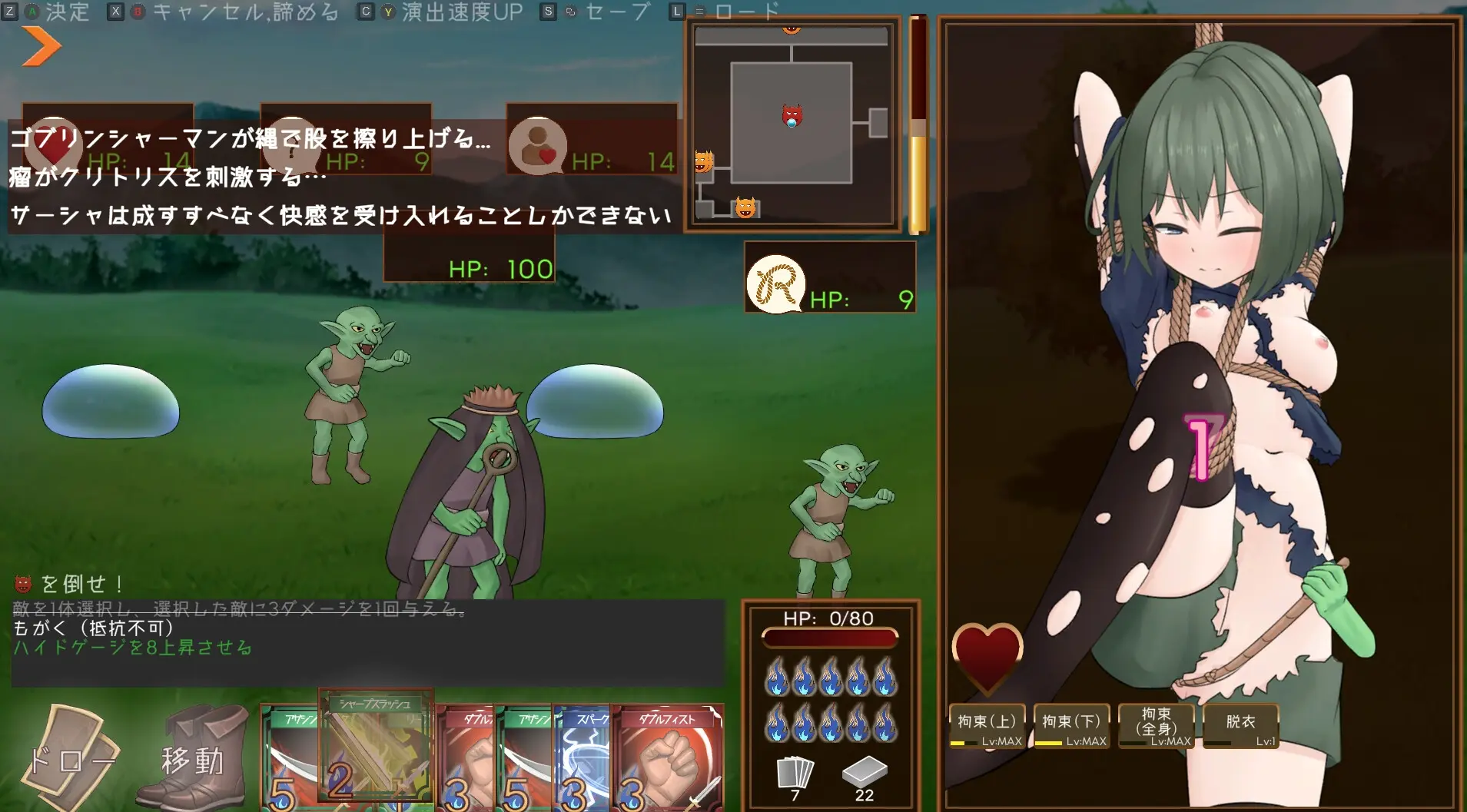
Task: Open the discard pile showing 22
Action: (x=865, y=776)
